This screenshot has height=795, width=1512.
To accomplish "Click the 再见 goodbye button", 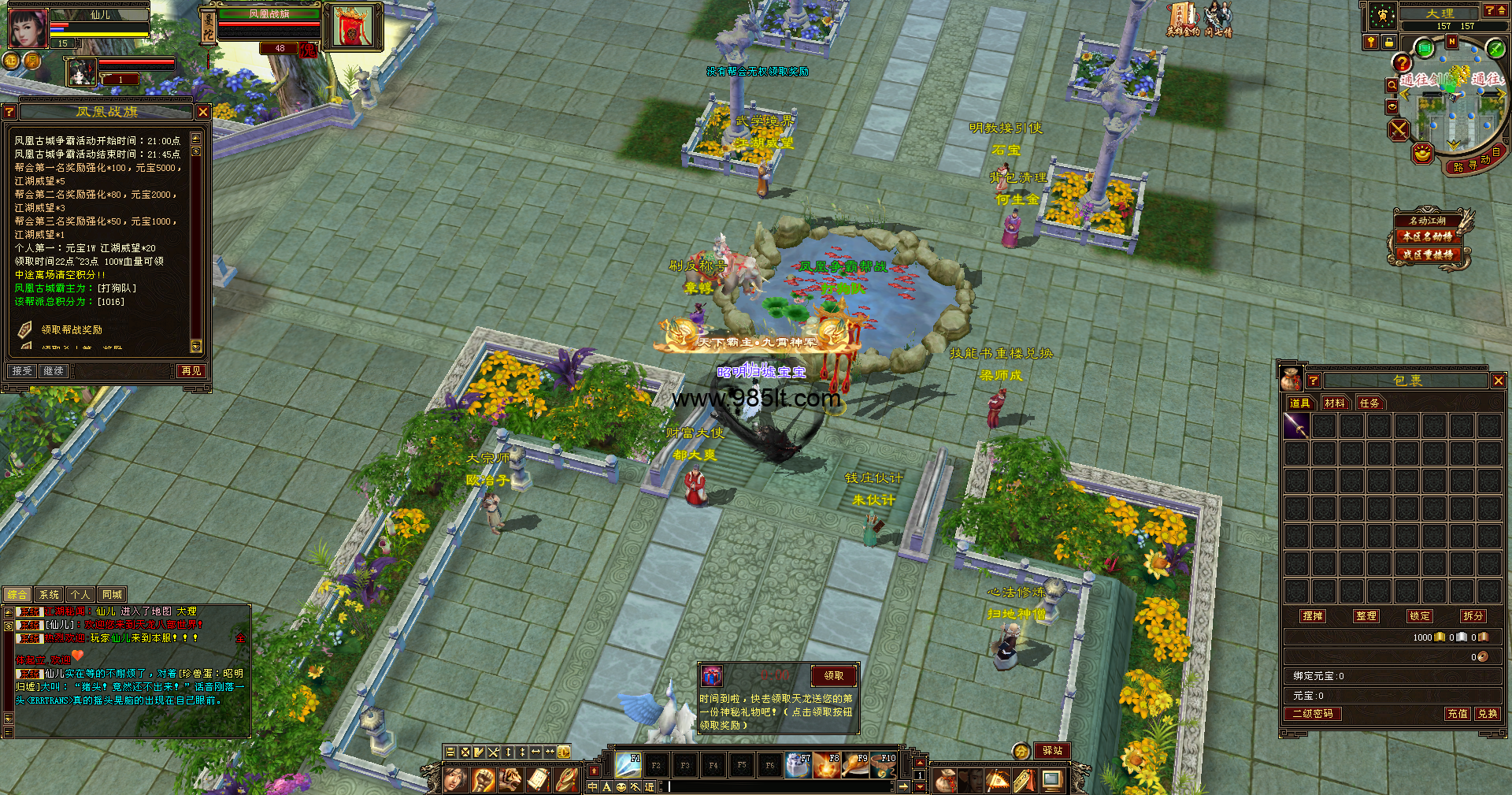I will tap(191, 371).
